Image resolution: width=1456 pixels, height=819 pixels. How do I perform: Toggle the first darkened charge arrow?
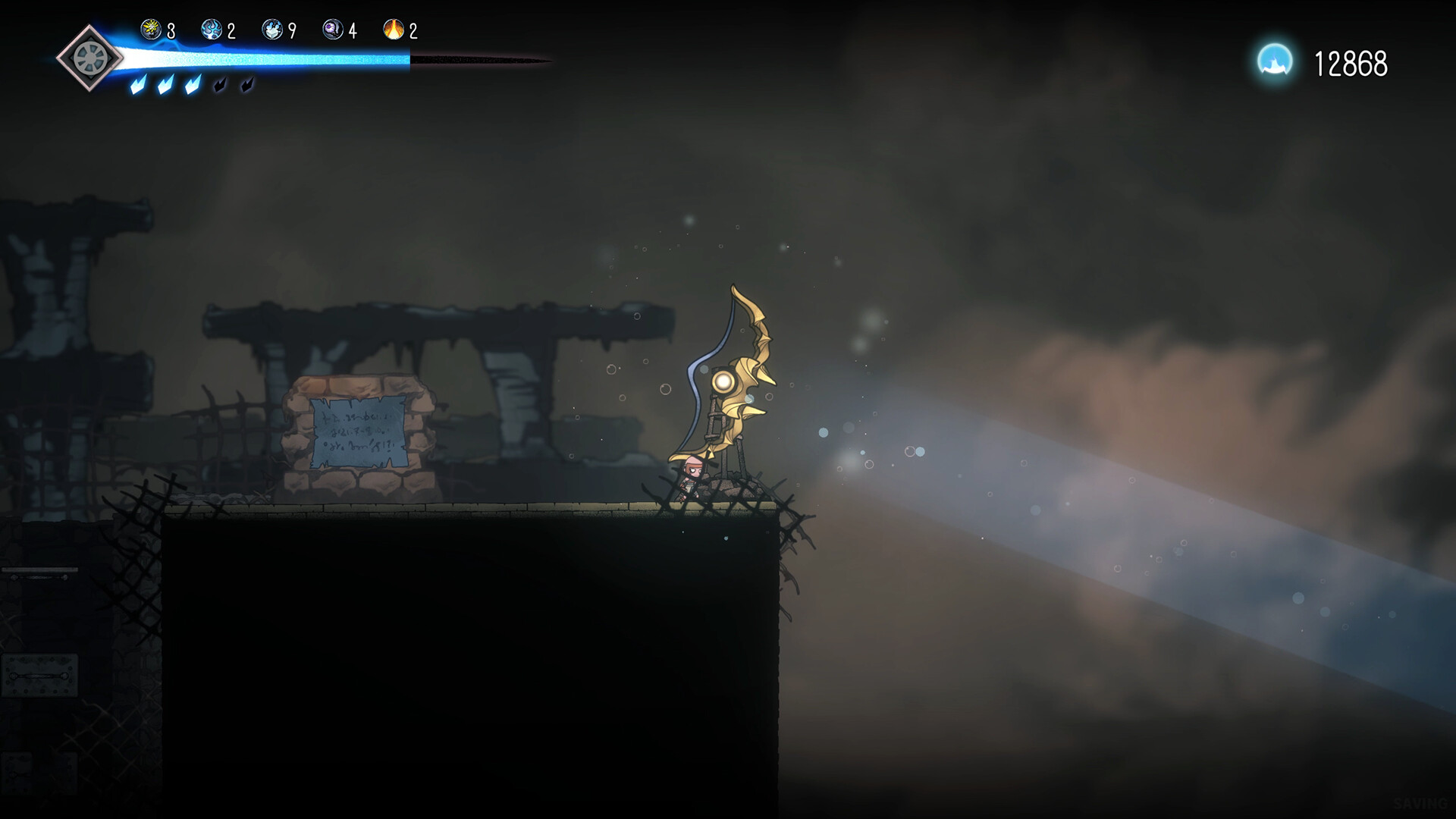221,86
